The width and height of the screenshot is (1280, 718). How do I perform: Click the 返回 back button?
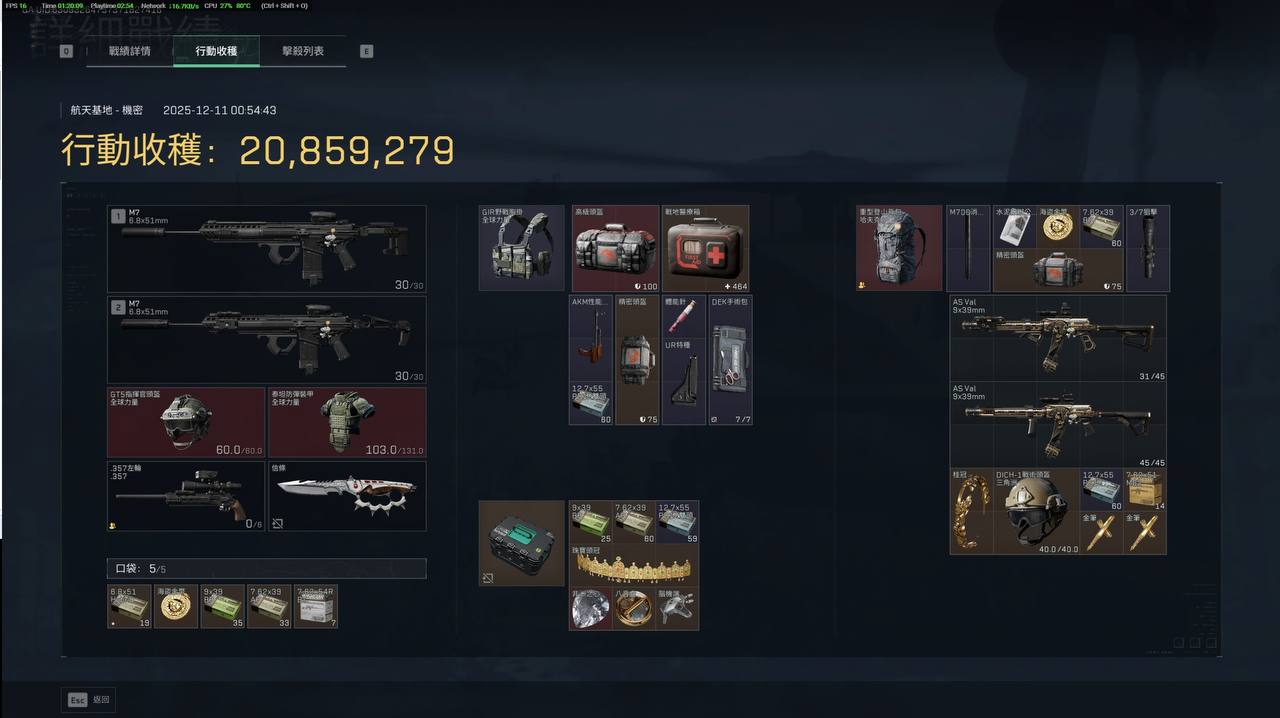(90, 700)
